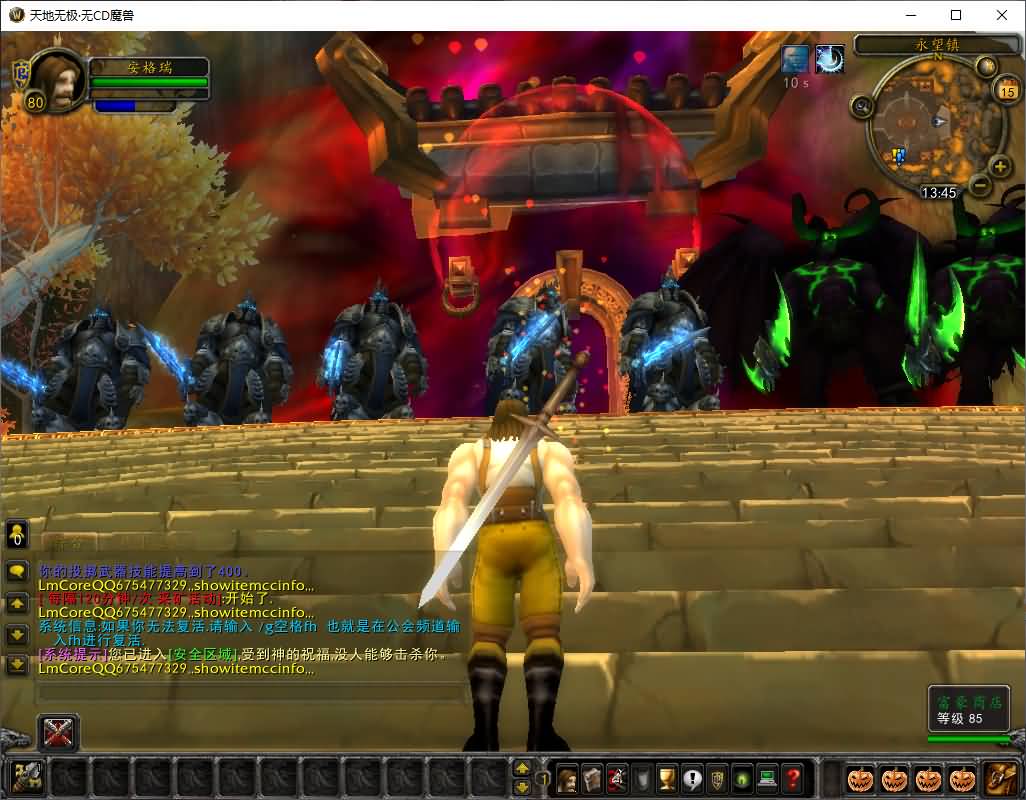
Task: Click the player portrait of 安格瑞
Action: click(x=55, y=80)
